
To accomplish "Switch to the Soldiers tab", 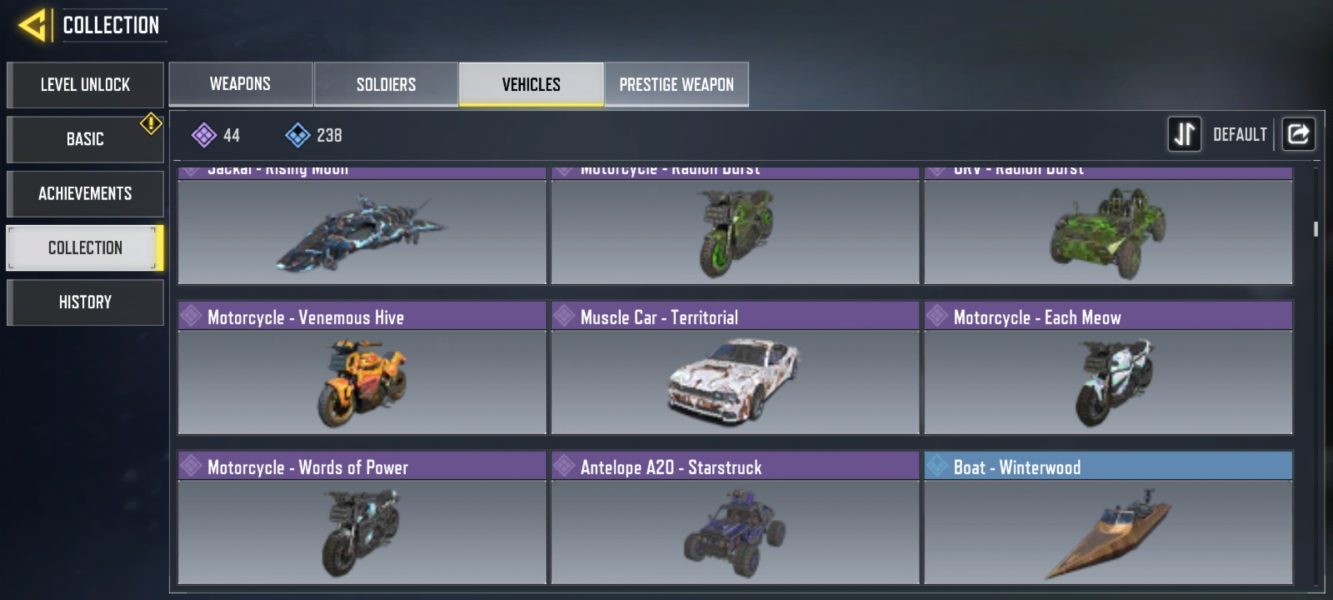I will pyautogui.click(x=386, y=84).
